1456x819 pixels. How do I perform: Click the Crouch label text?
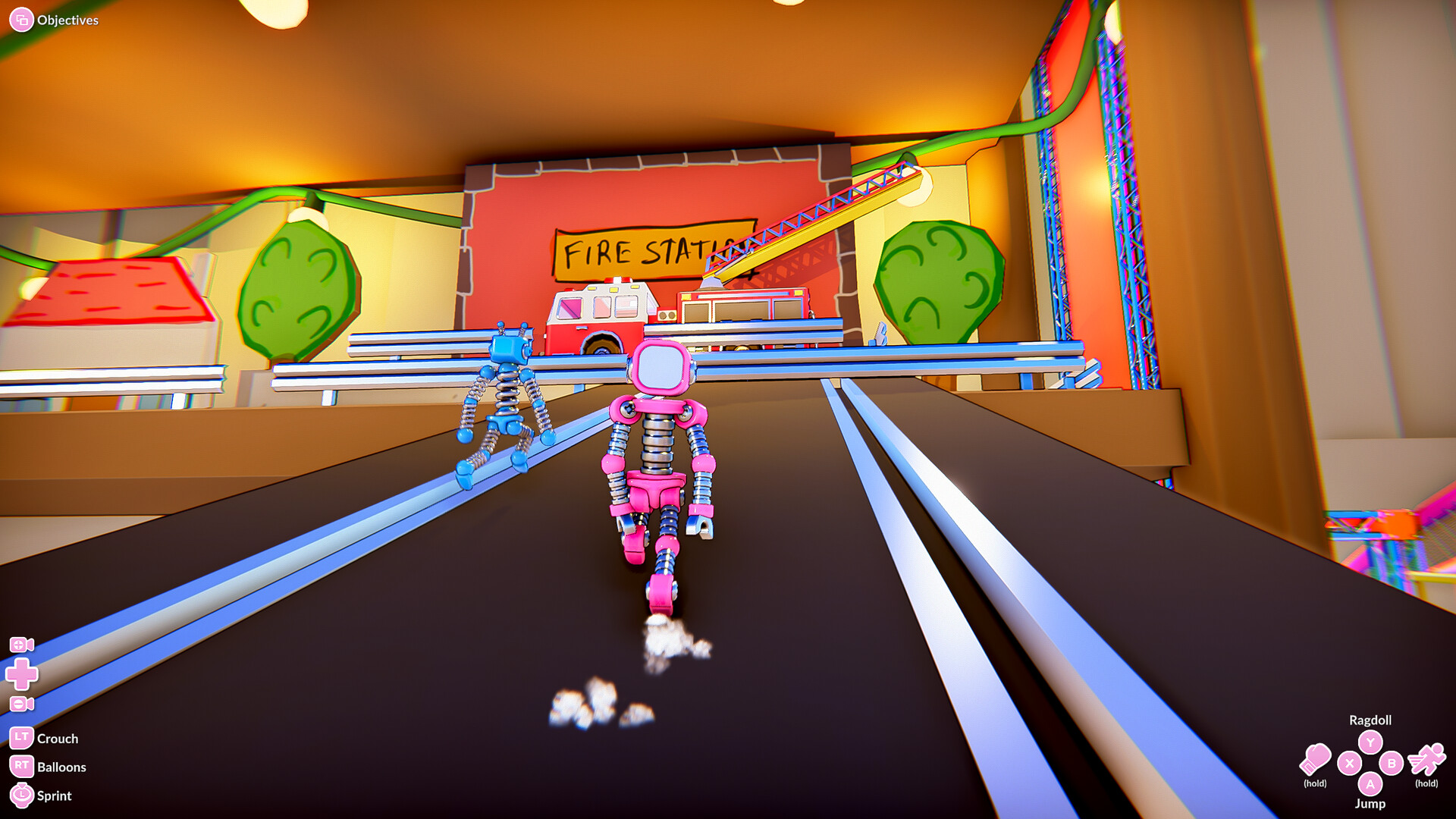[x=59, y=738]
